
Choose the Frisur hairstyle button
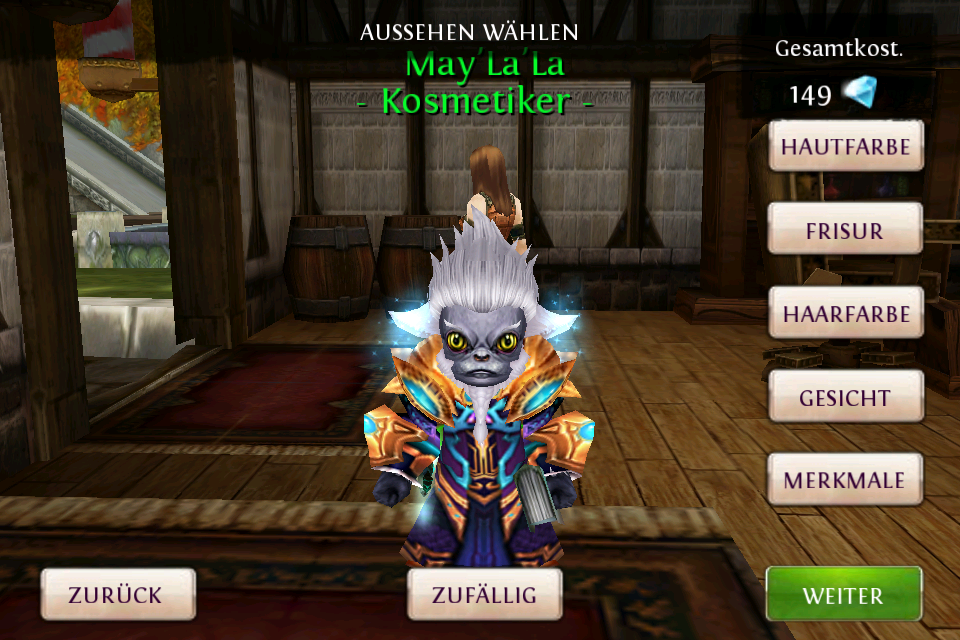pos(845,231)
